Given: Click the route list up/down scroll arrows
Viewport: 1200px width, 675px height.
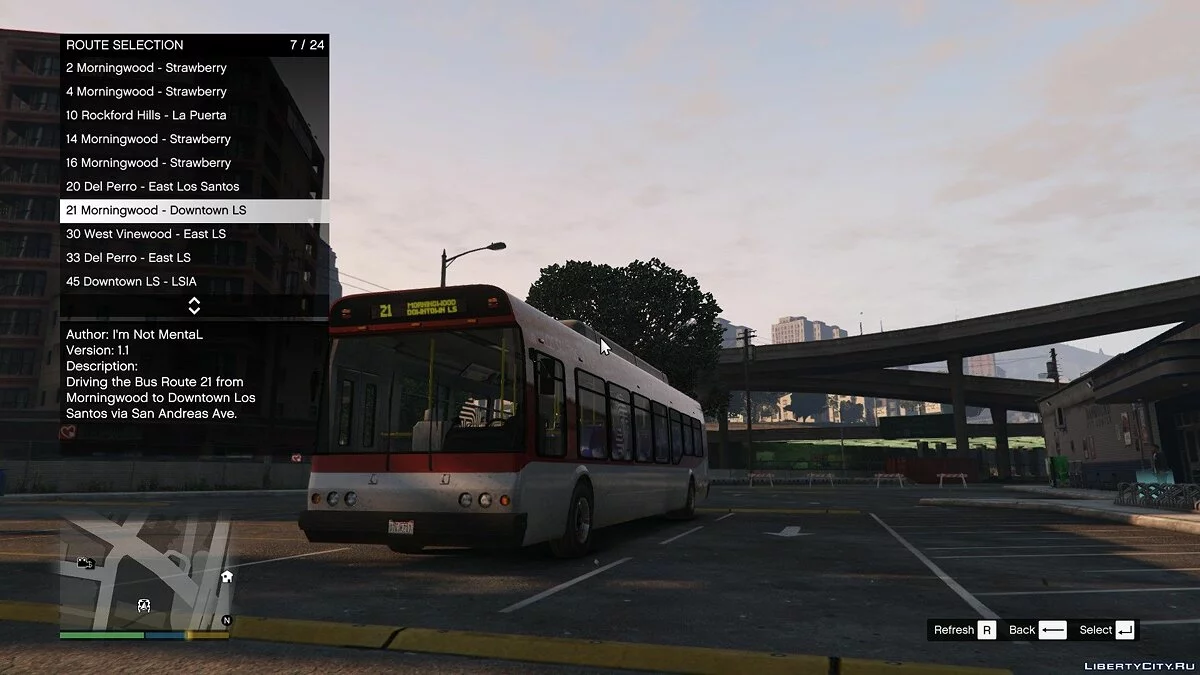Looking at the screenshot, I should pyautogui.click(x=194, y=305).
